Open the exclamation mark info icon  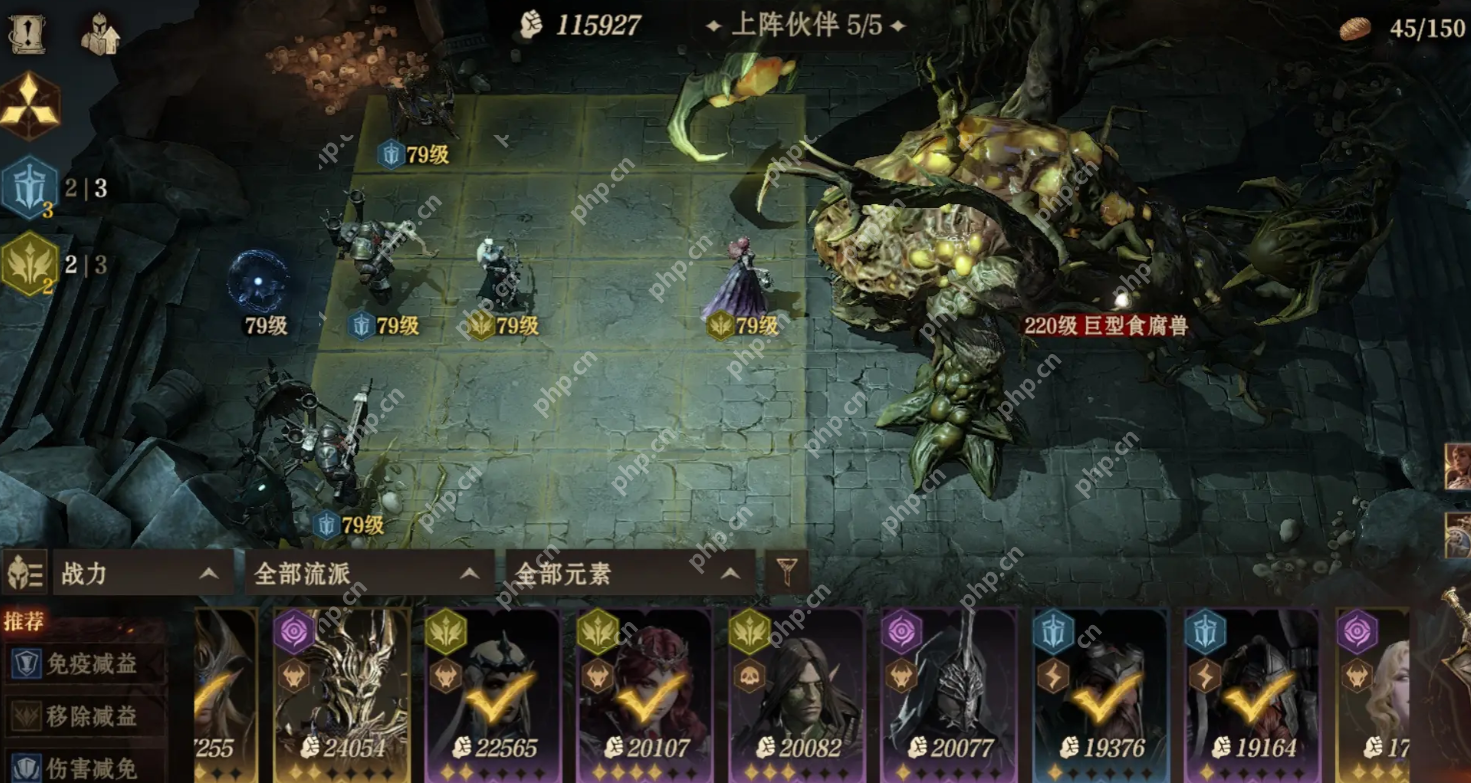point(26,34)
